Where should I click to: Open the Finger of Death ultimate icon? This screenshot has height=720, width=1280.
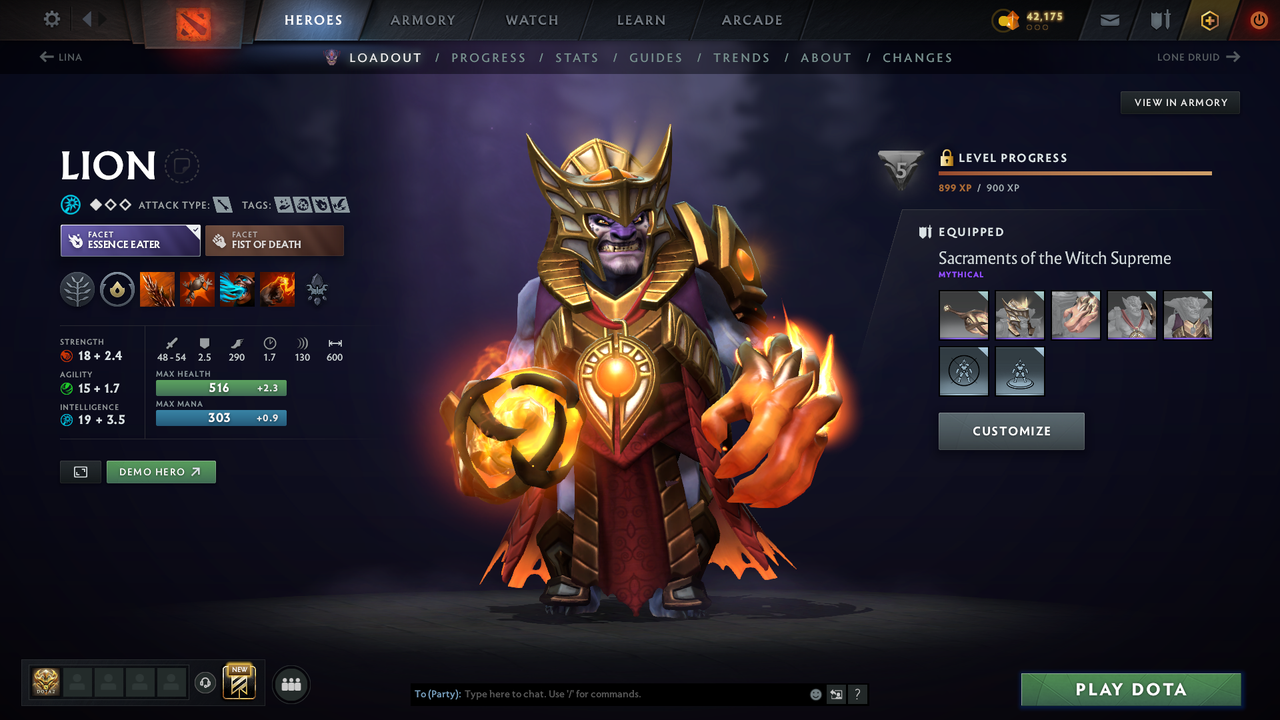pos(277,290)
